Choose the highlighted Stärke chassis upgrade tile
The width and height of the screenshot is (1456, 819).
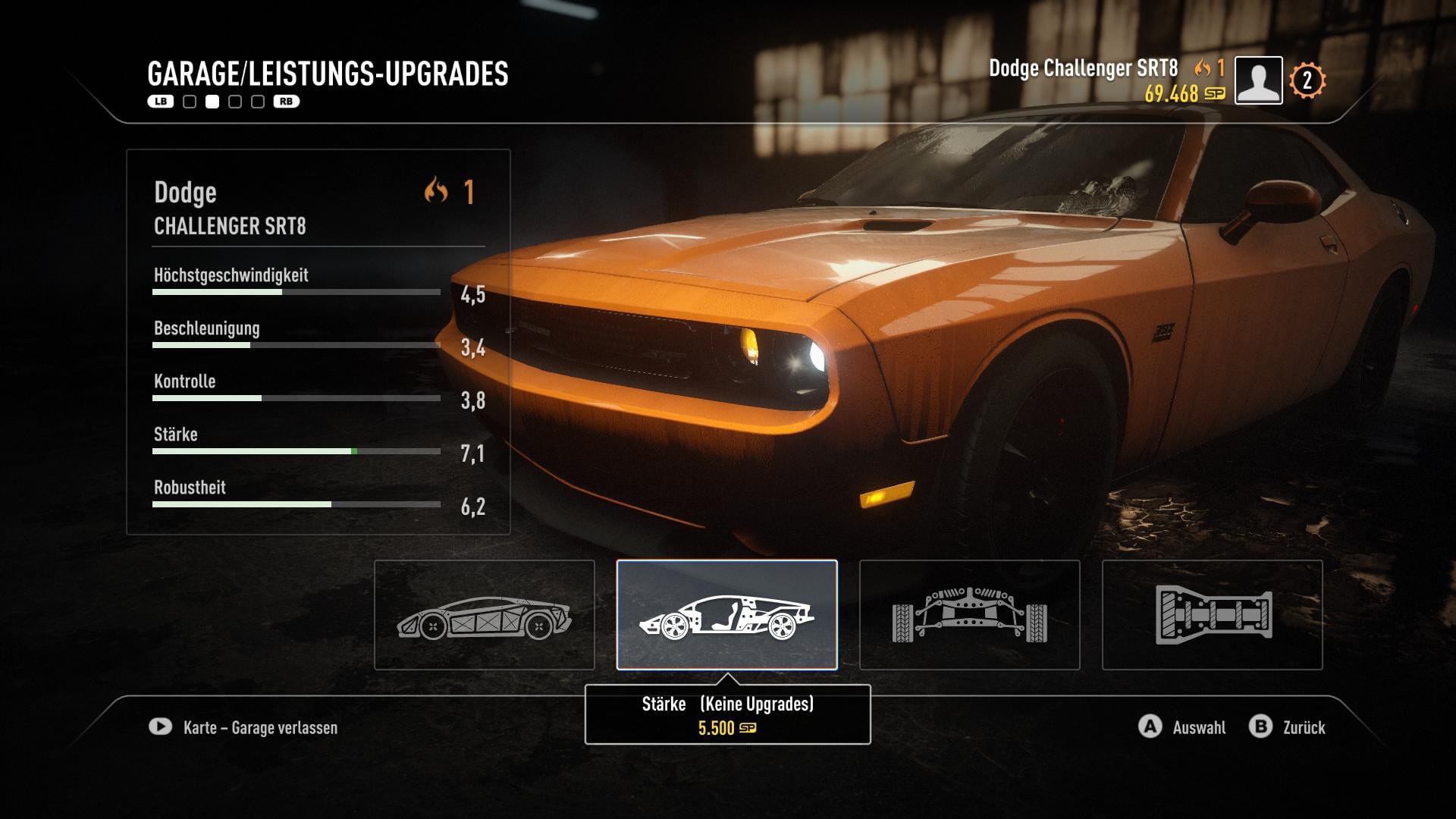coord(726,615)
